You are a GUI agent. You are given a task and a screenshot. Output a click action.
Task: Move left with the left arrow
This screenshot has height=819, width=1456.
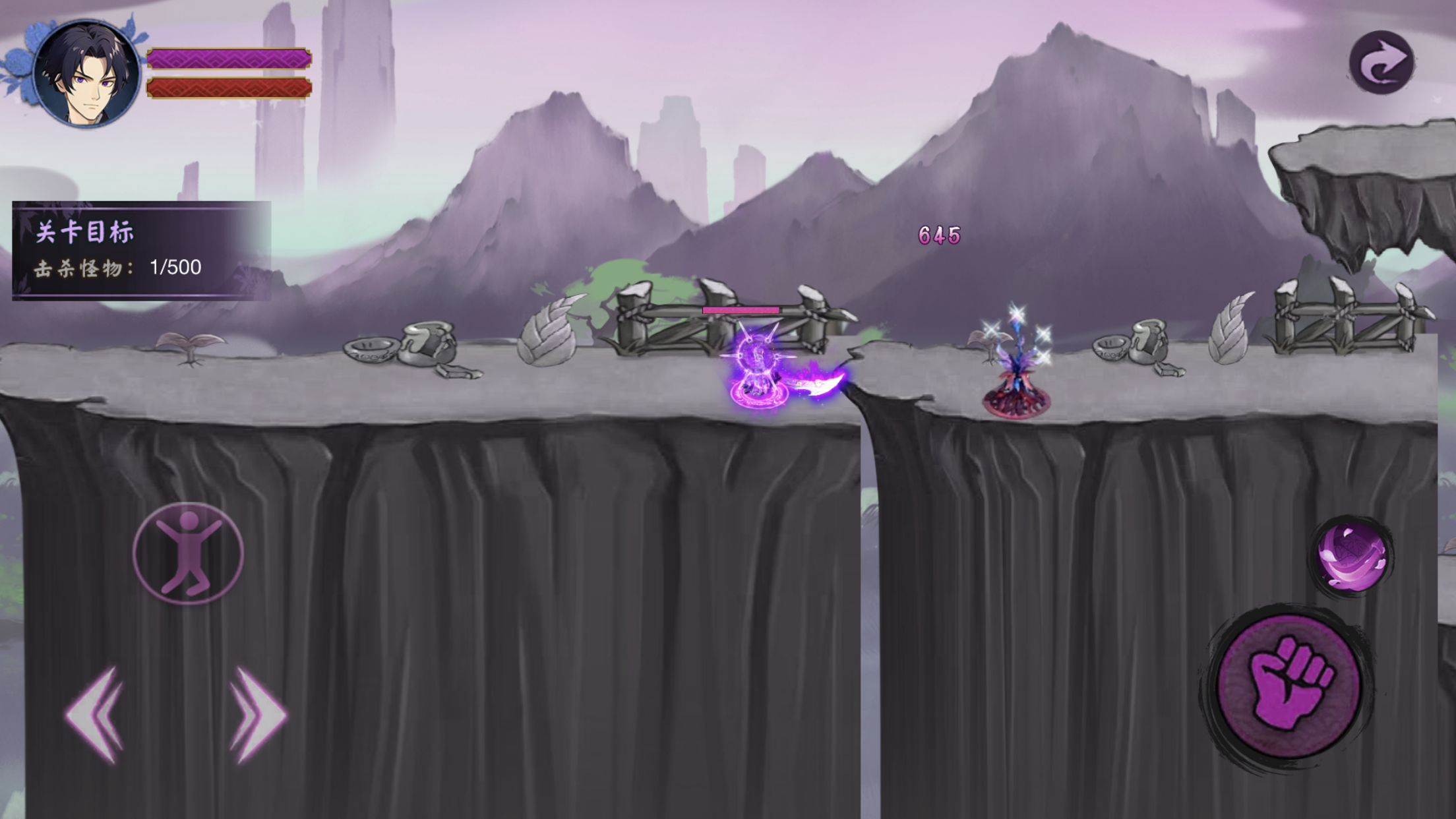(96, 714)
